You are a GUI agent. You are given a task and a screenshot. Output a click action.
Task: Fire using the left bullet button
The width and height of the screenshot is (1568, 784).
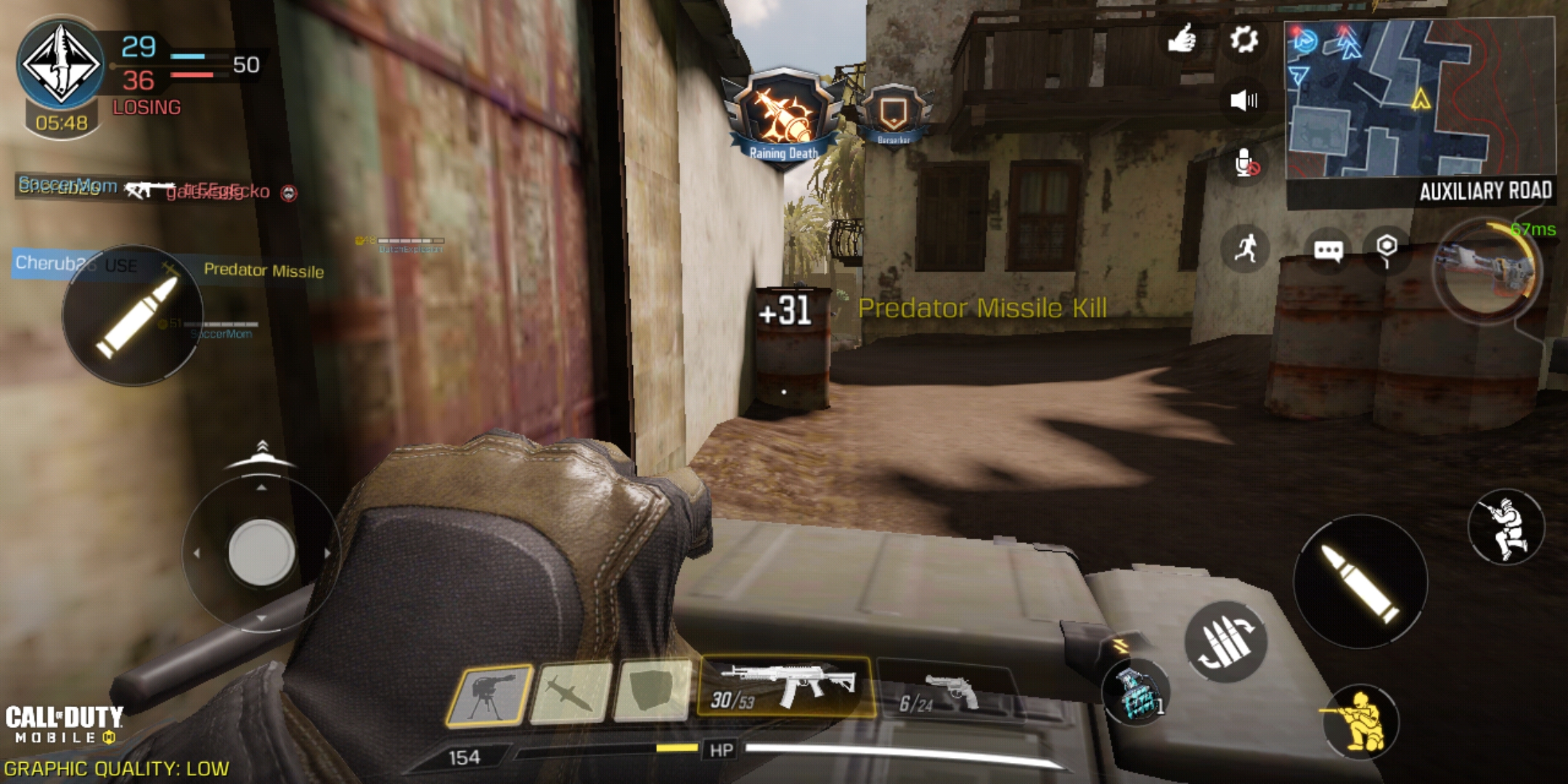[x=134, y=317]
